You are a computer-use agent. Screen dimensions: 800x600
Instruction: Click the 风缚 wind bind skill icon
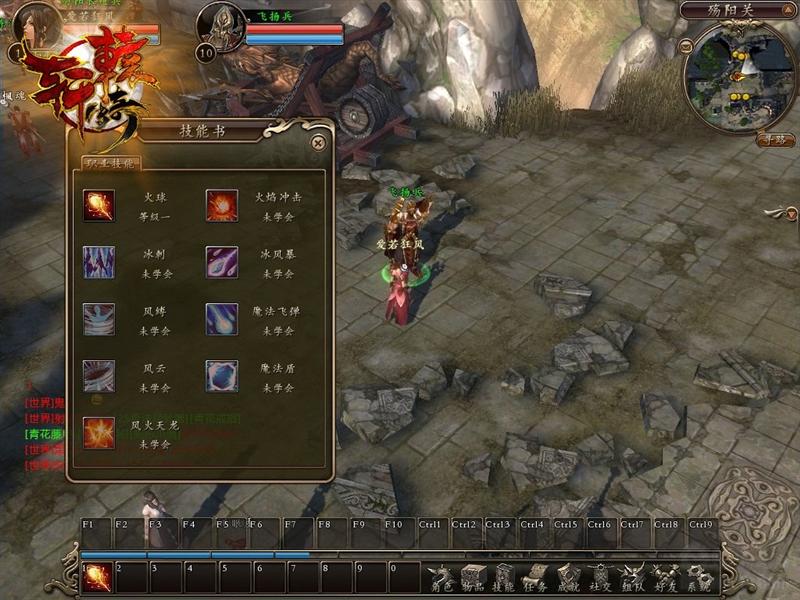click(99, 319)
